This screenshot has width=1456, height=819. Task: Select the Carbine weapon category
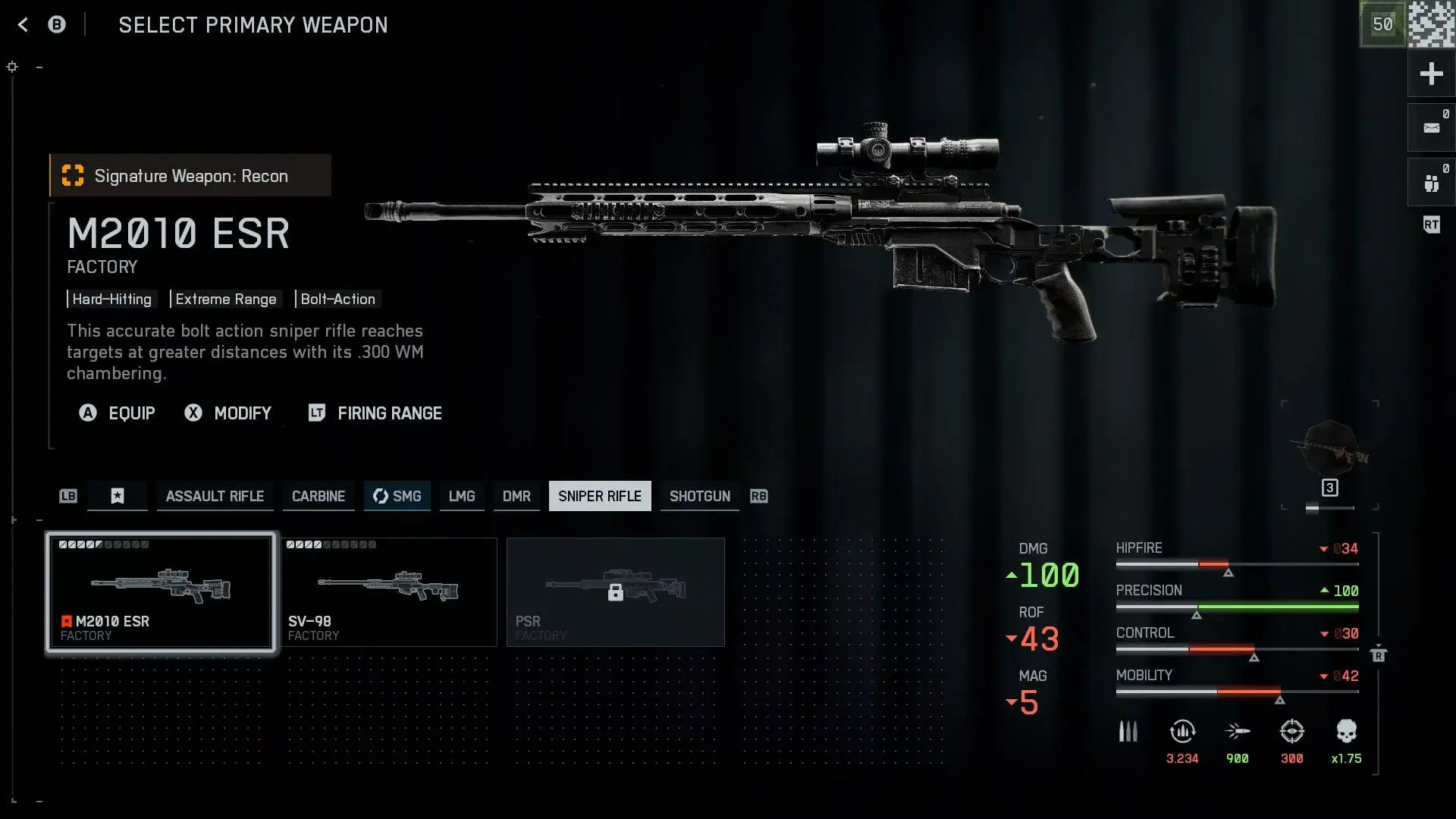click(318, 496)
